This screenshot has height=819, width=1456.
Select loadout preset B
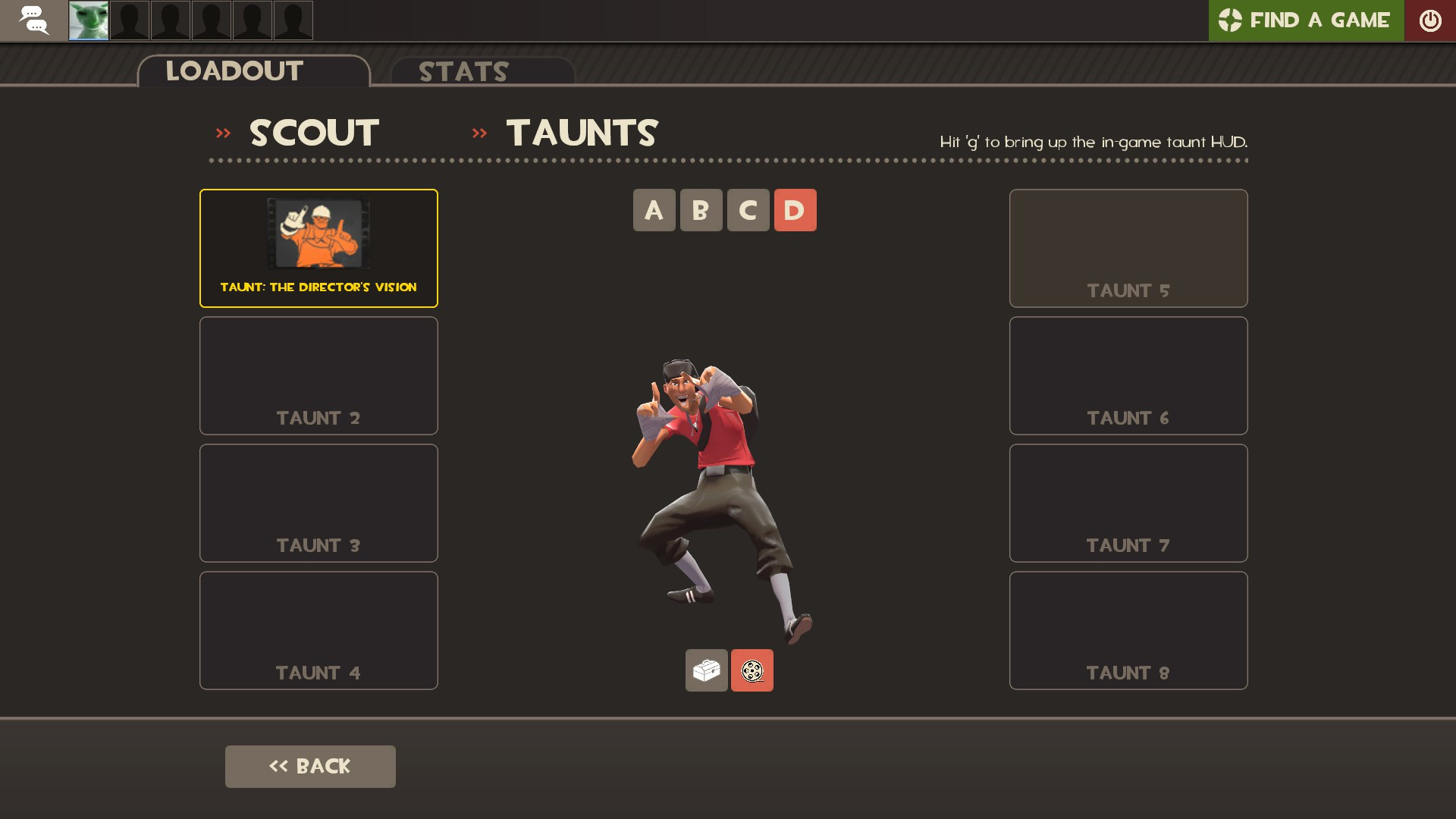point(701,210)
